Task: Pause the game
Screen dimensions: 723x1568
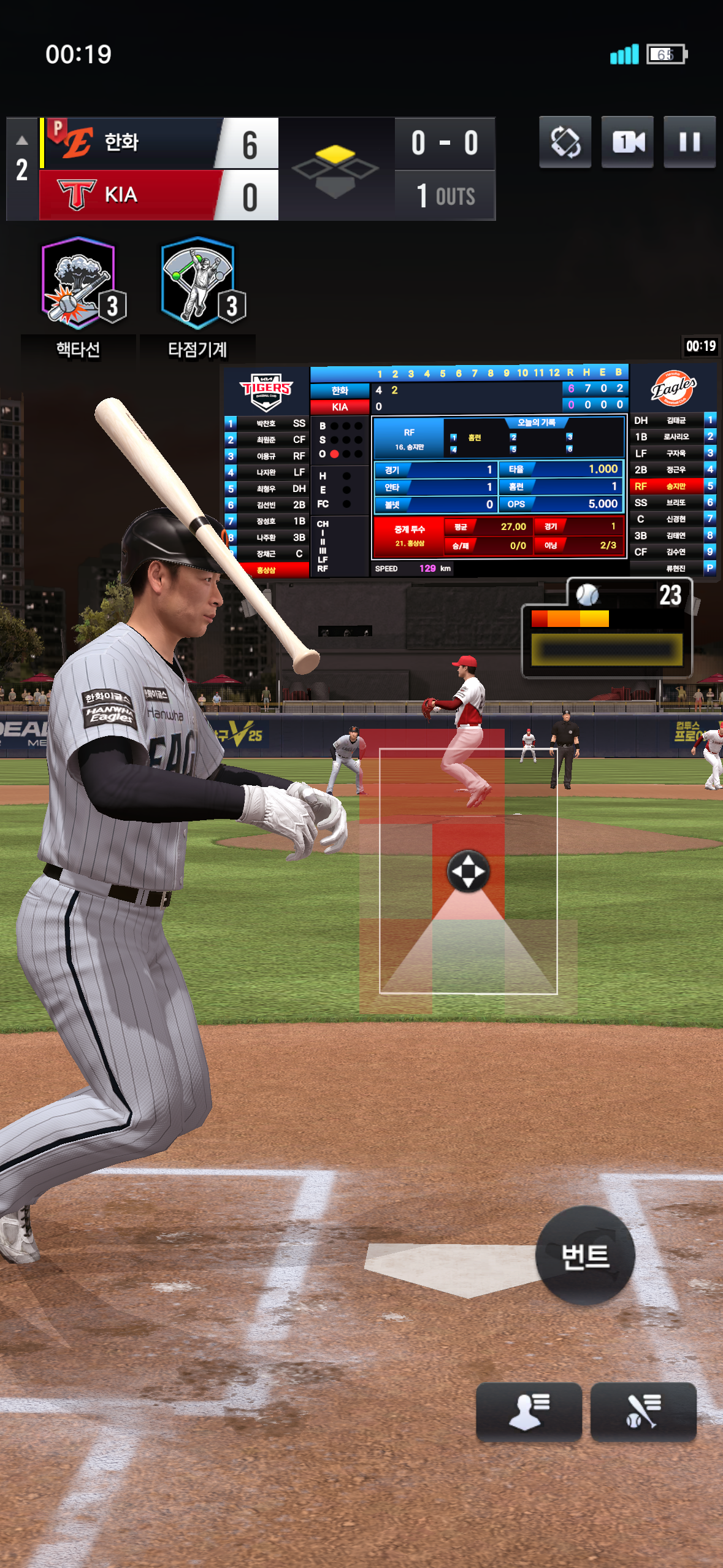Action: pos(689,142)
